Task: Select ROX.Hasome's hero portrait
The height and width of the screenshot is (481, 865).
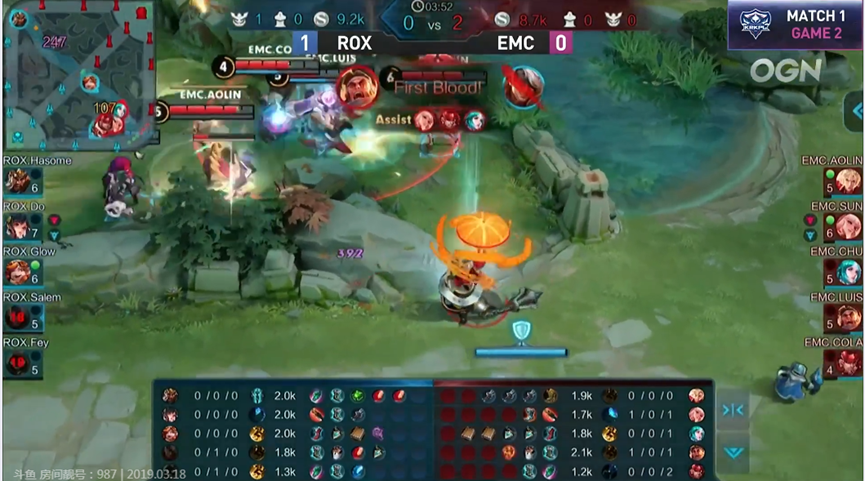Action: pos(17,181)
